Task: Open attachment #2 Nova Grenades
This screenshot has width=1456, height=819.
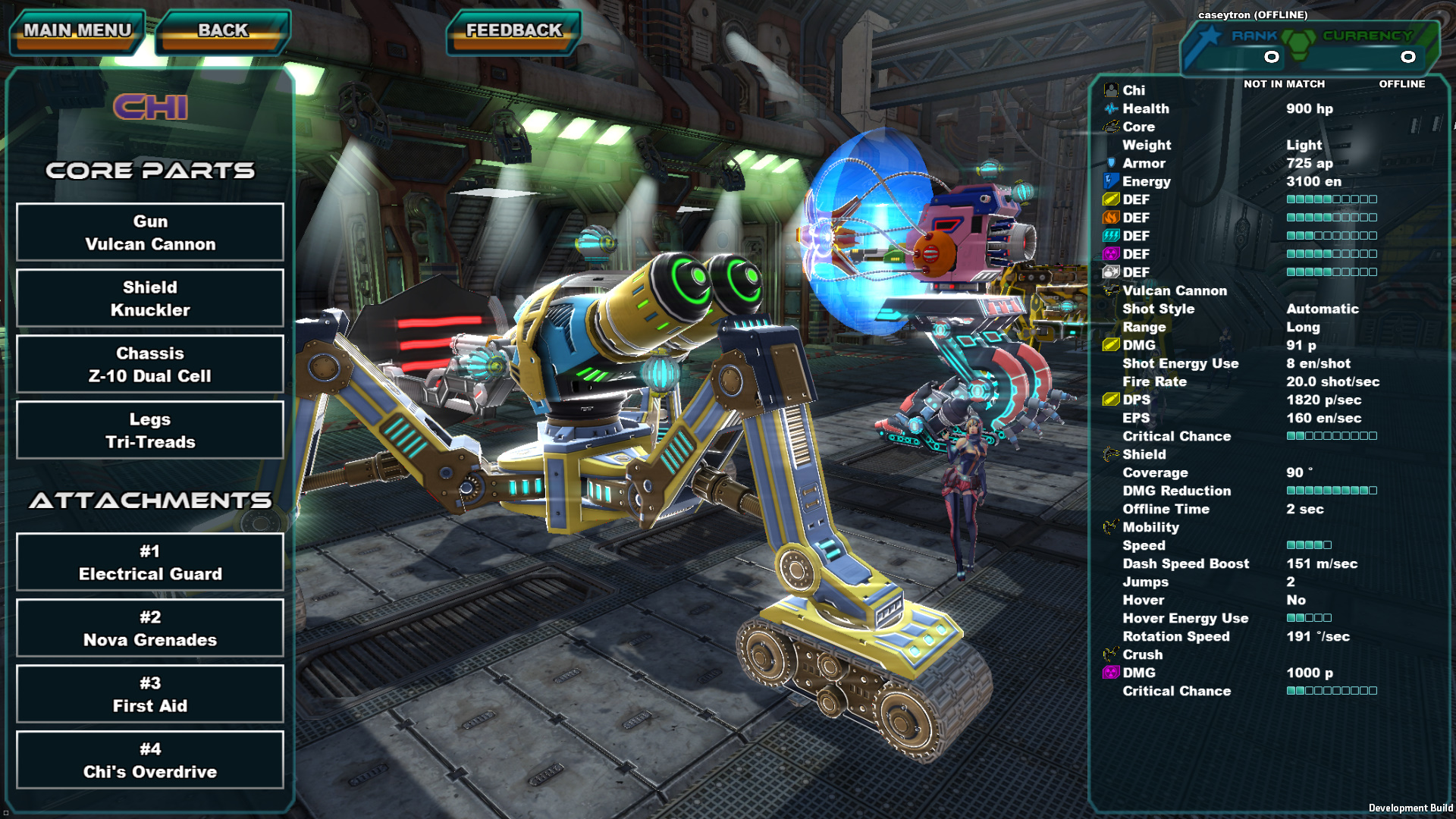Action: pos(149,628)
